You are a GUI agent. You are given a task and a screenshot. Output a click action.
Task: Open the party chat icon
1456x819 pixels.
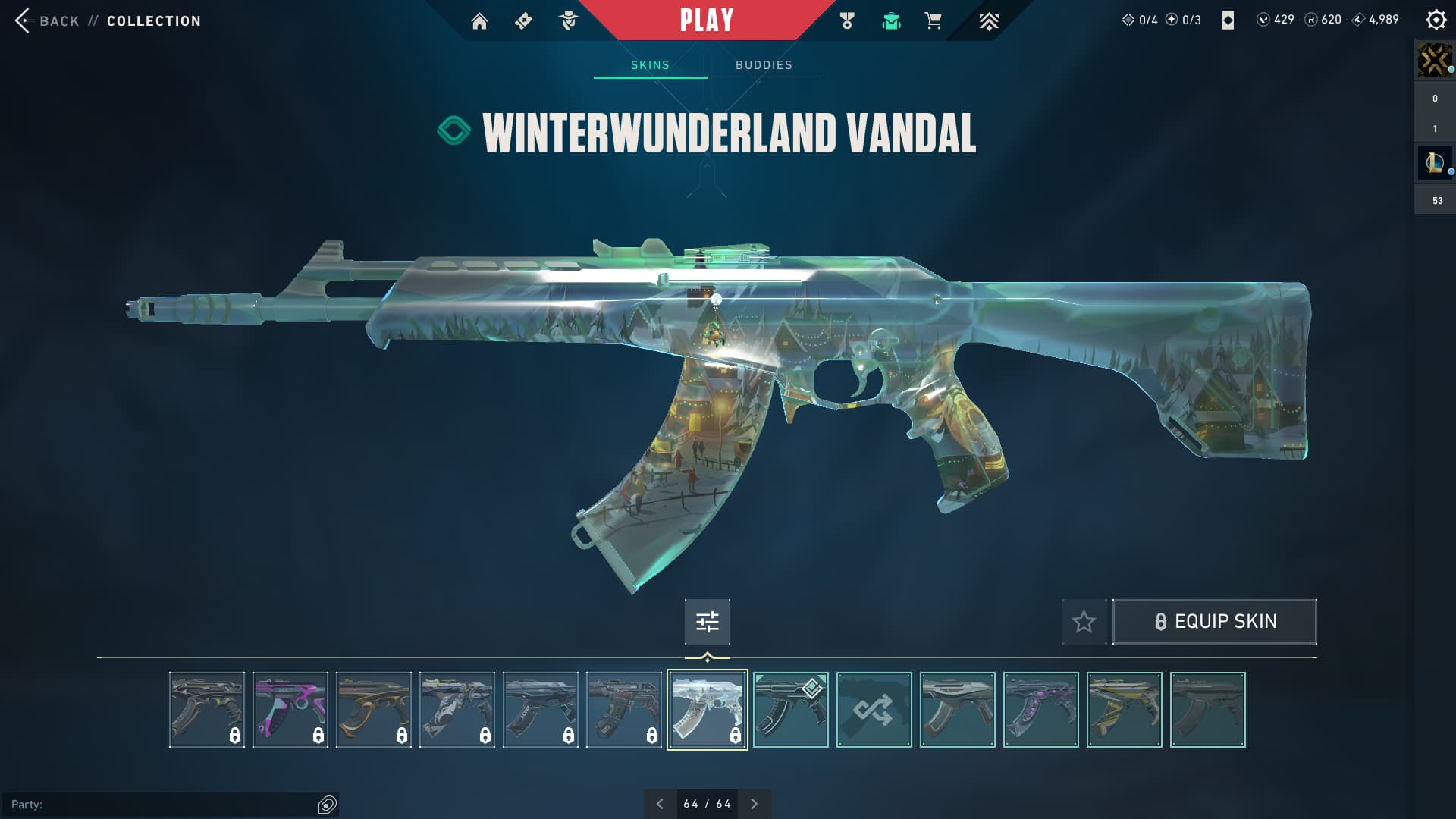pyautogui.click(x=328, y=805)
